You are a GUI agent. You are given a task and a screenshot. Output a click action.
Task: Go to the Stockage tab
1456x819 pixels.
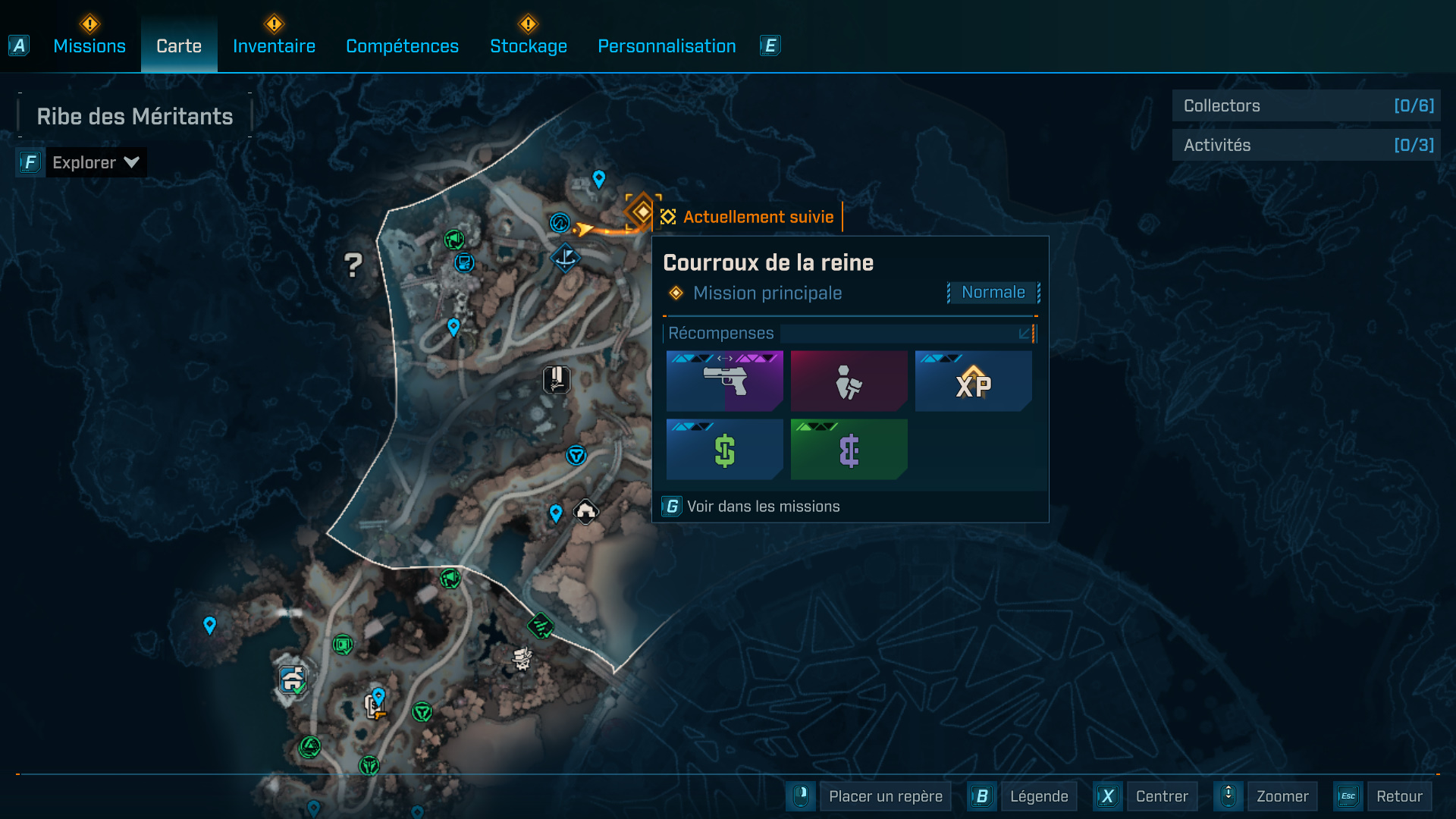tap(529, 46)
